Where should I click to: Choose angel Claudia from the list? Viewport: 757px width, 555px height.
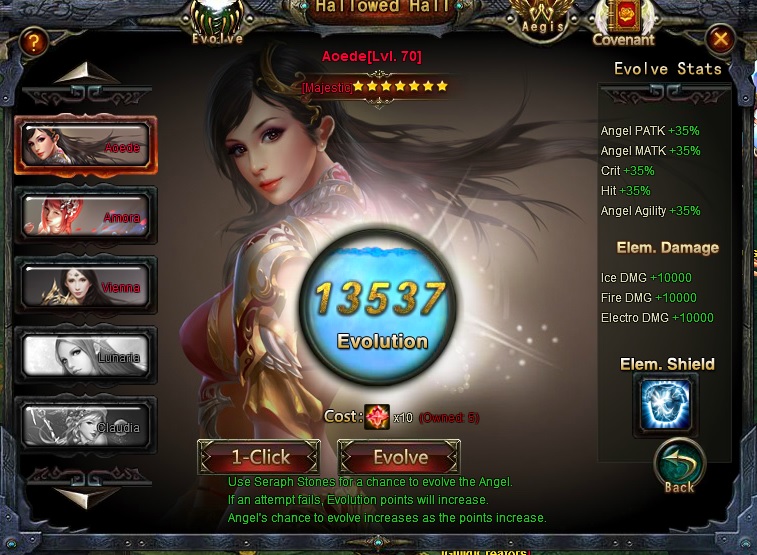(85, 426)
